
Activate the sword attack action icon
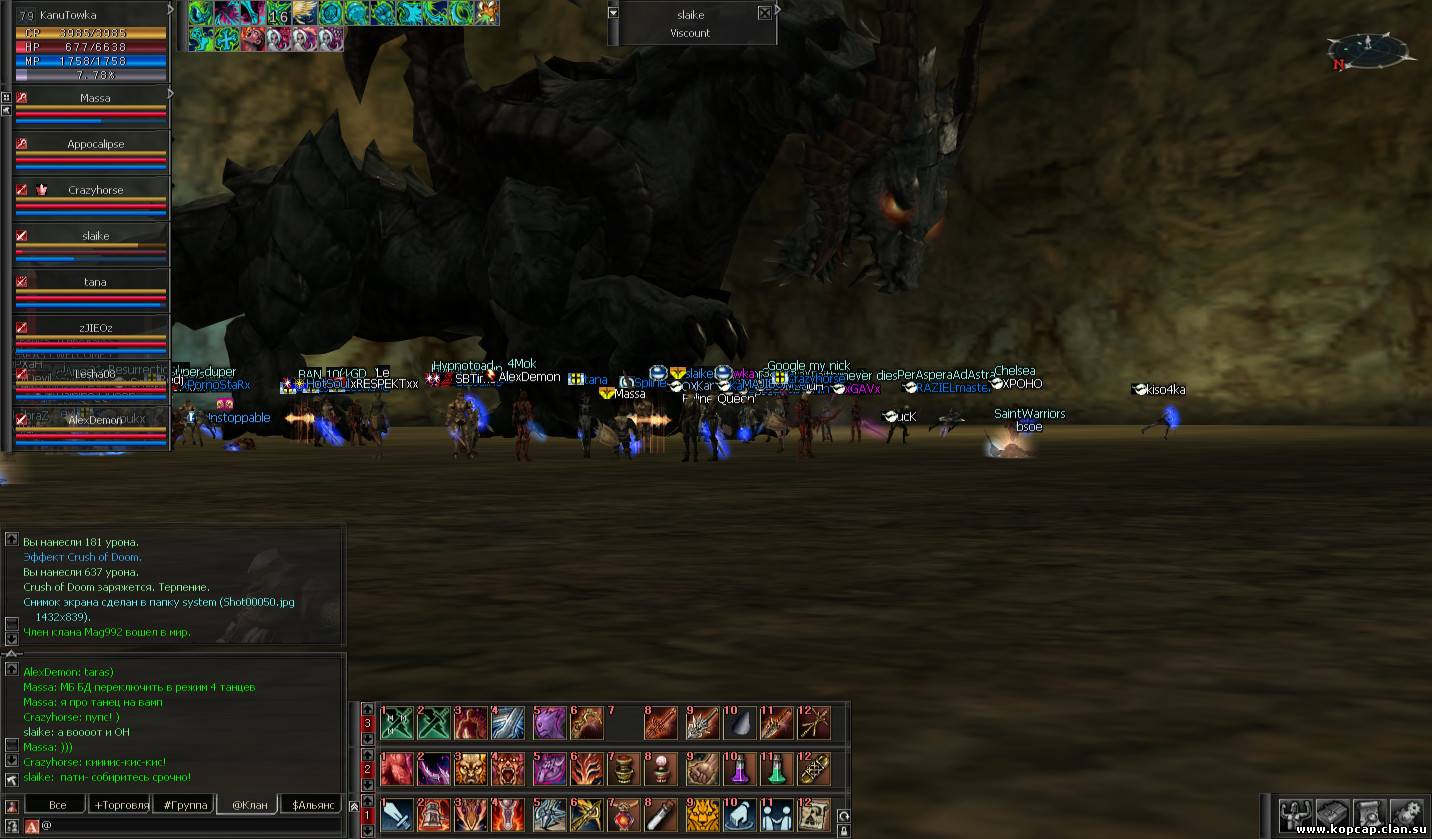397,815
